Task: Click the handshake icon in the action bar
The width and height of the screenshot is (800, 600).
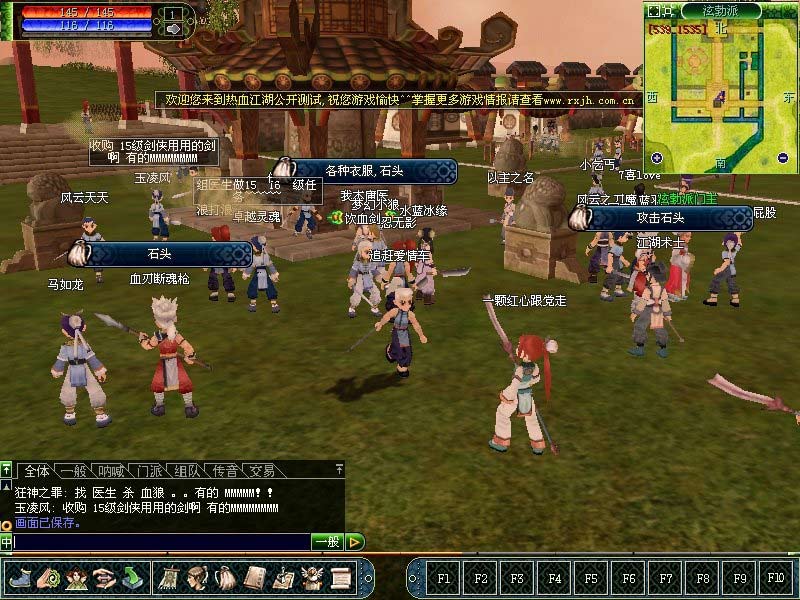Action: (104, 577)
